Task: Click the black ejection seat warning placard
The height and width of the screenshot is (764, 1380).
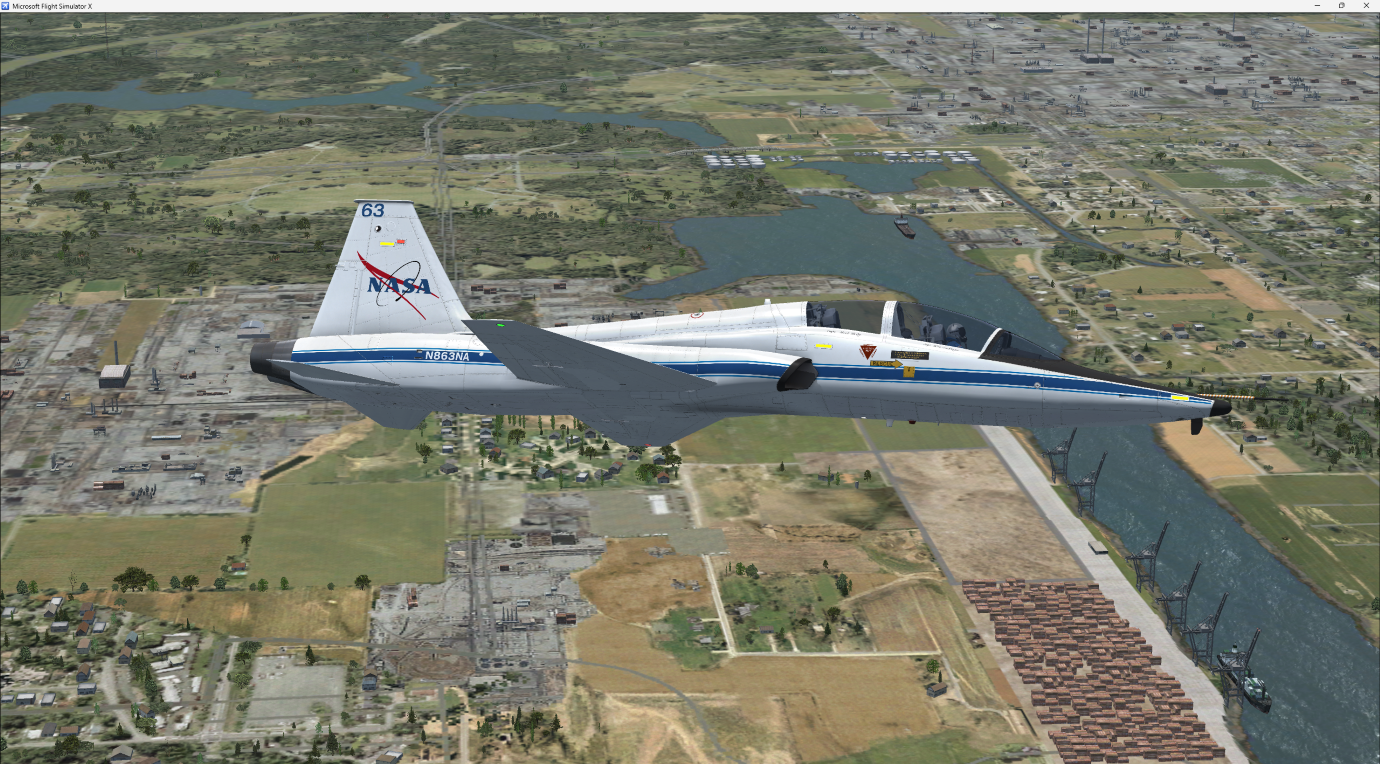Action: 910,355
